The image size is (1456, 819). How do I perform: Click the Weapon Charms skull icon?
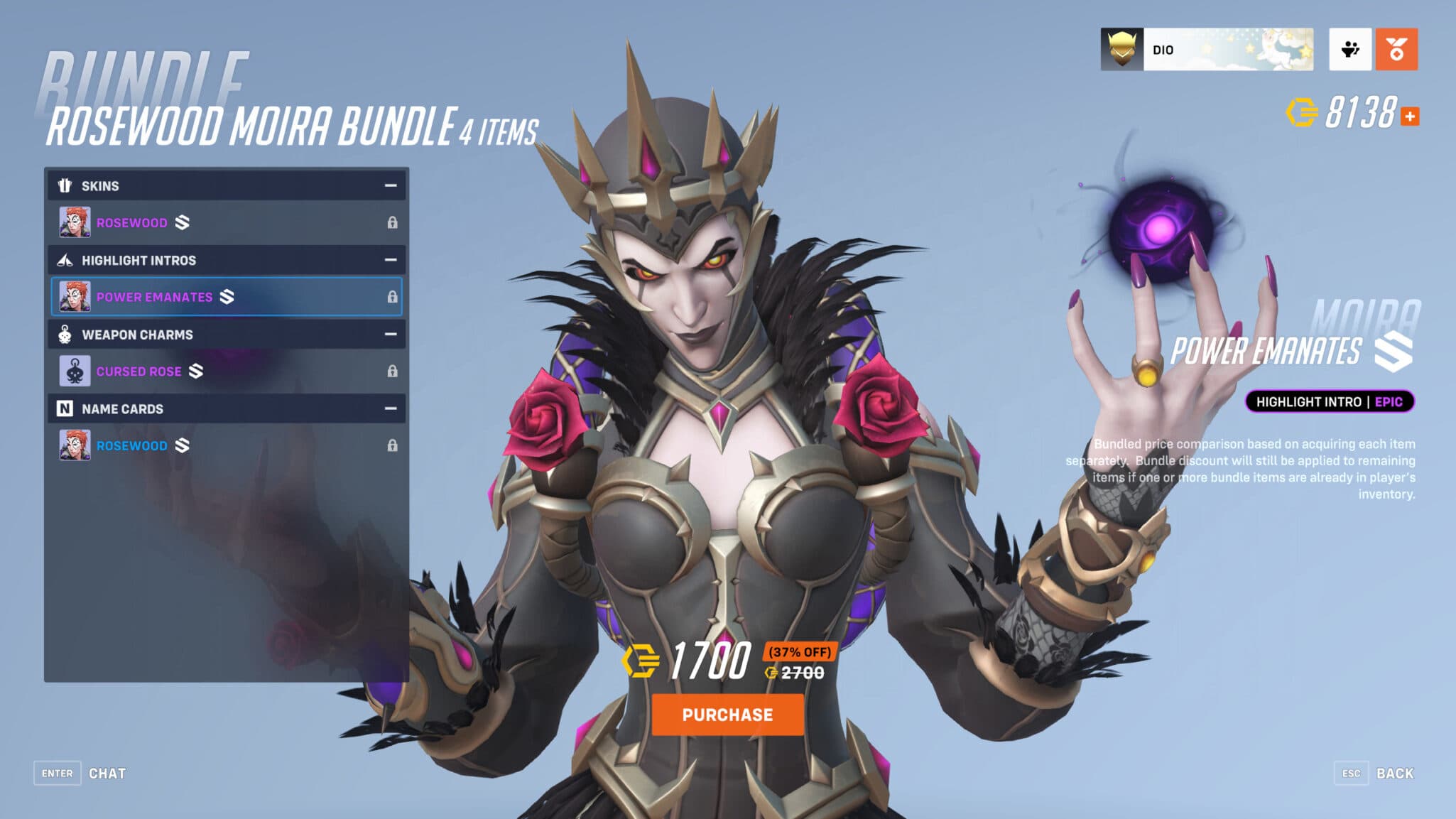pyautogui.click(x=65, y=335)
